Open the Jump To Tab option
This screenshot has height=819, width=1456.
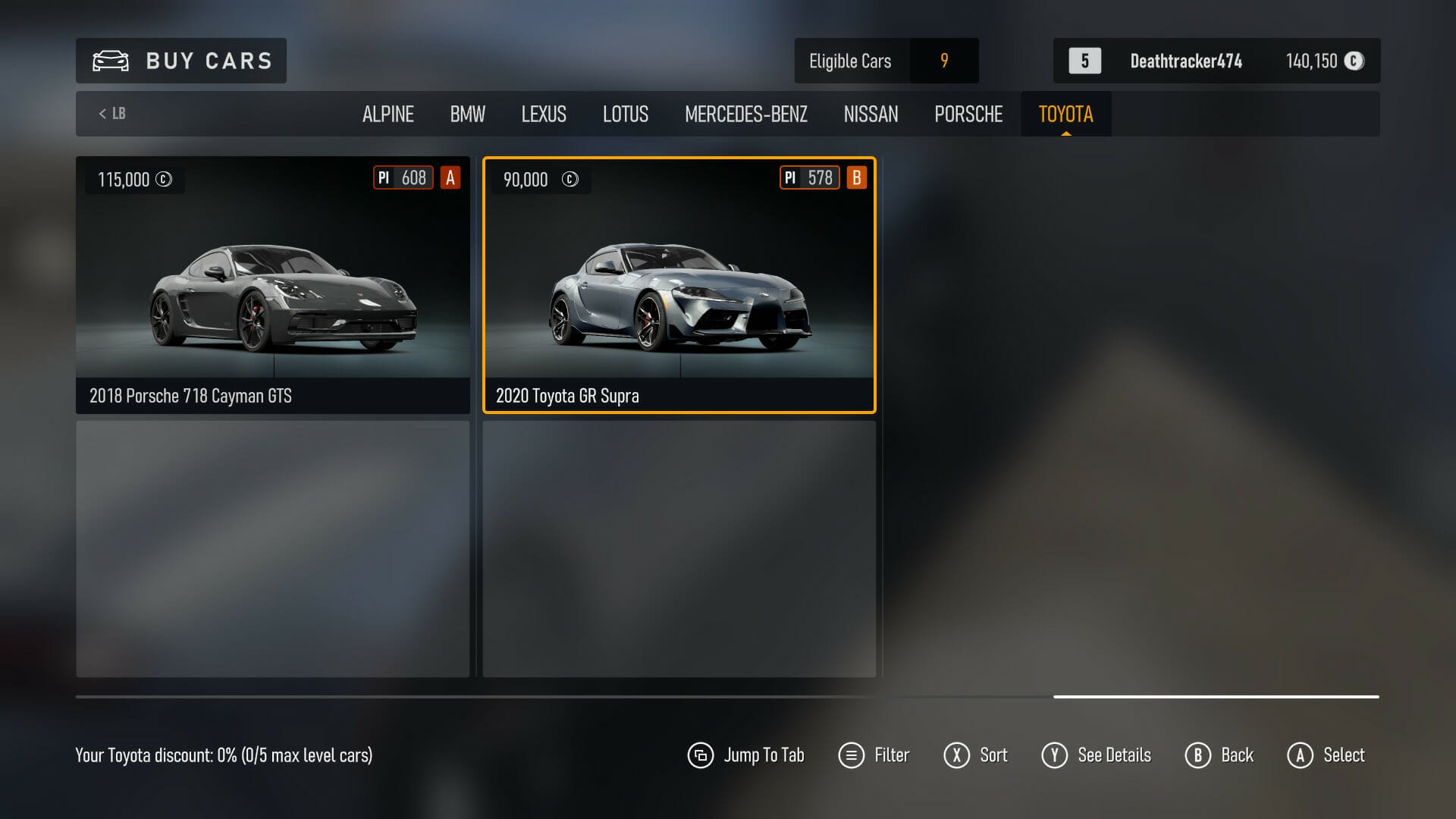pos(746,755)
